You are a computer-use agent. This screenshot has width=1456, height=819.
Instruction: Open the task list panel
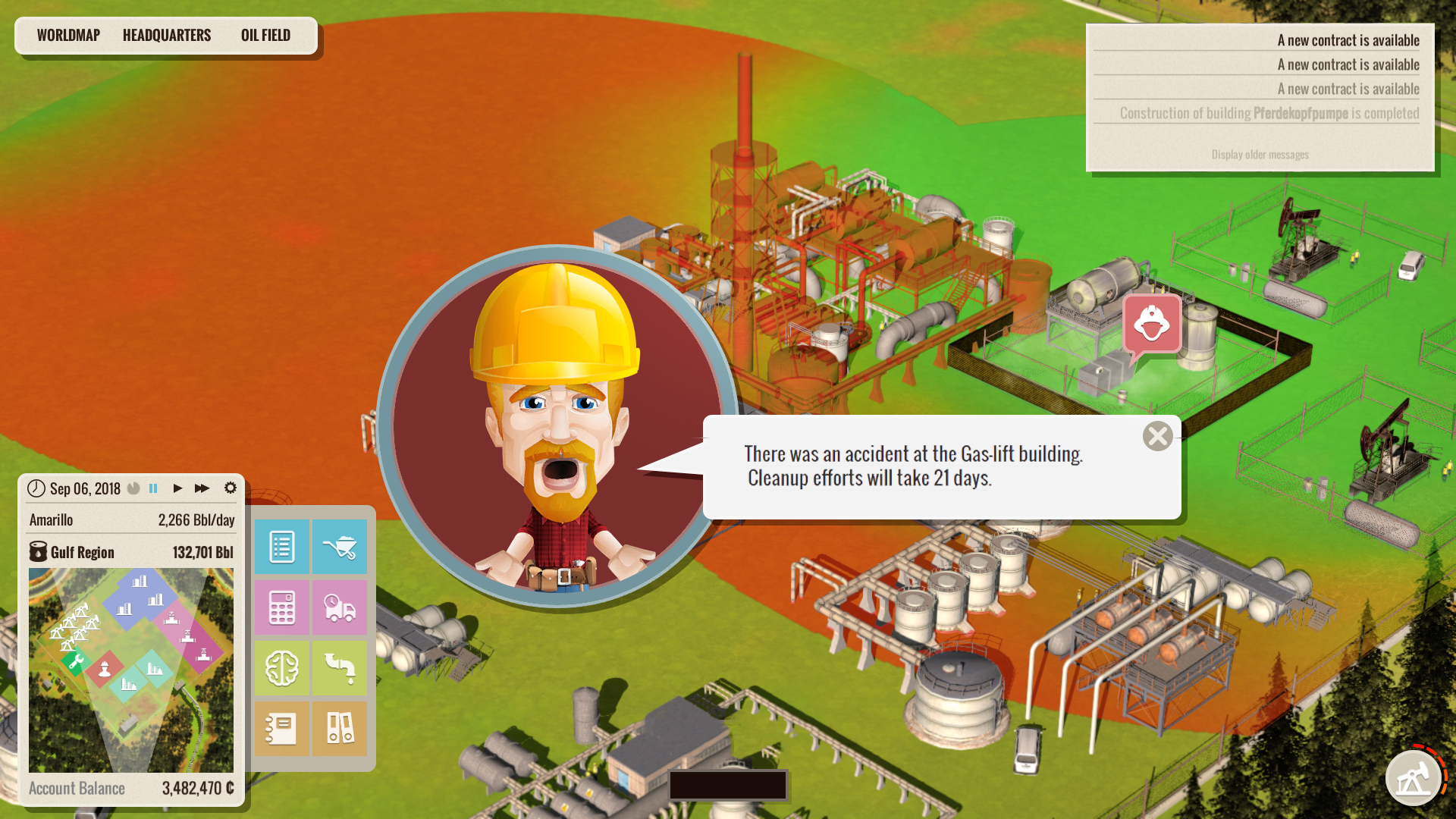tap(281, 547)
